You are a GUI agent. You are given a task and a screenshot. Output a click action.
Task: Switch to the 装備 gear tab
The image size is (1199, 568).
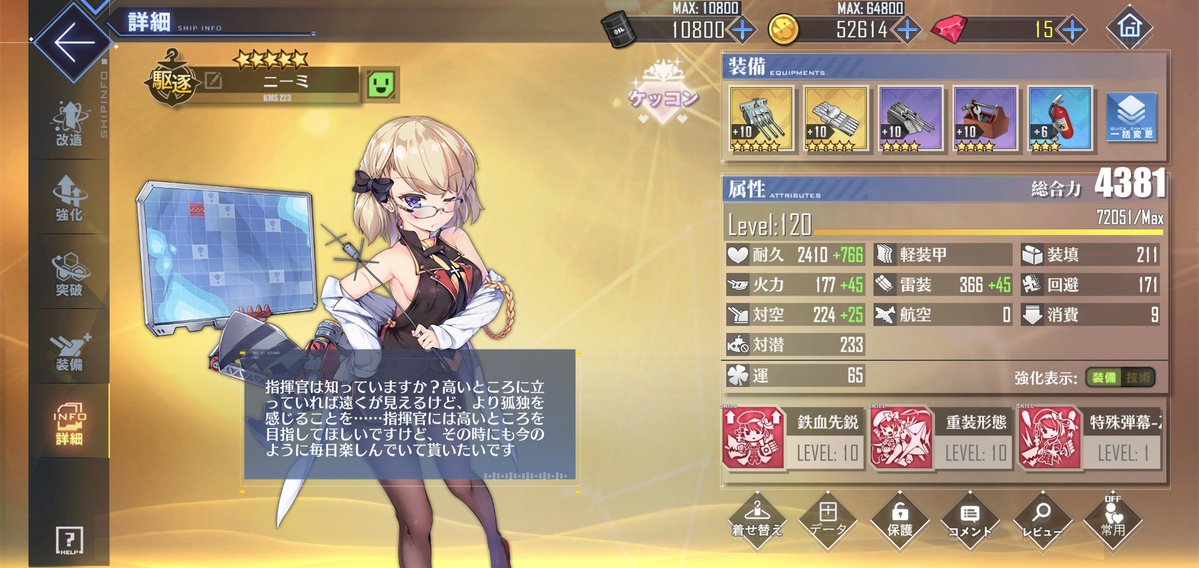click(70, 348)
